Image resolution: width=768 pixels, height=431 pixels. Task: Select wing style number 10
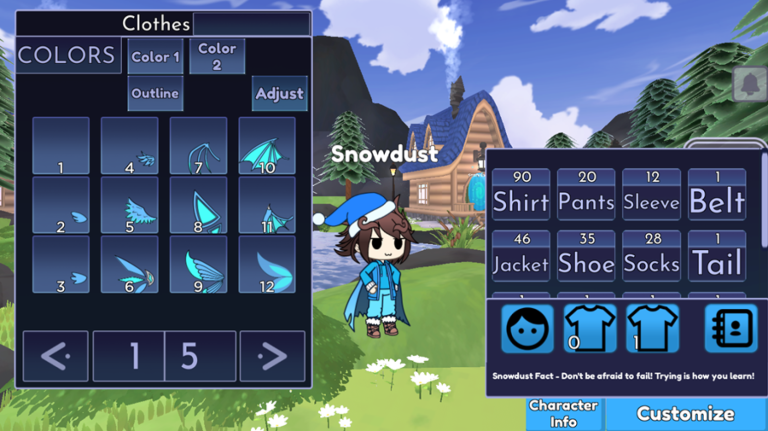pos(266,146)
